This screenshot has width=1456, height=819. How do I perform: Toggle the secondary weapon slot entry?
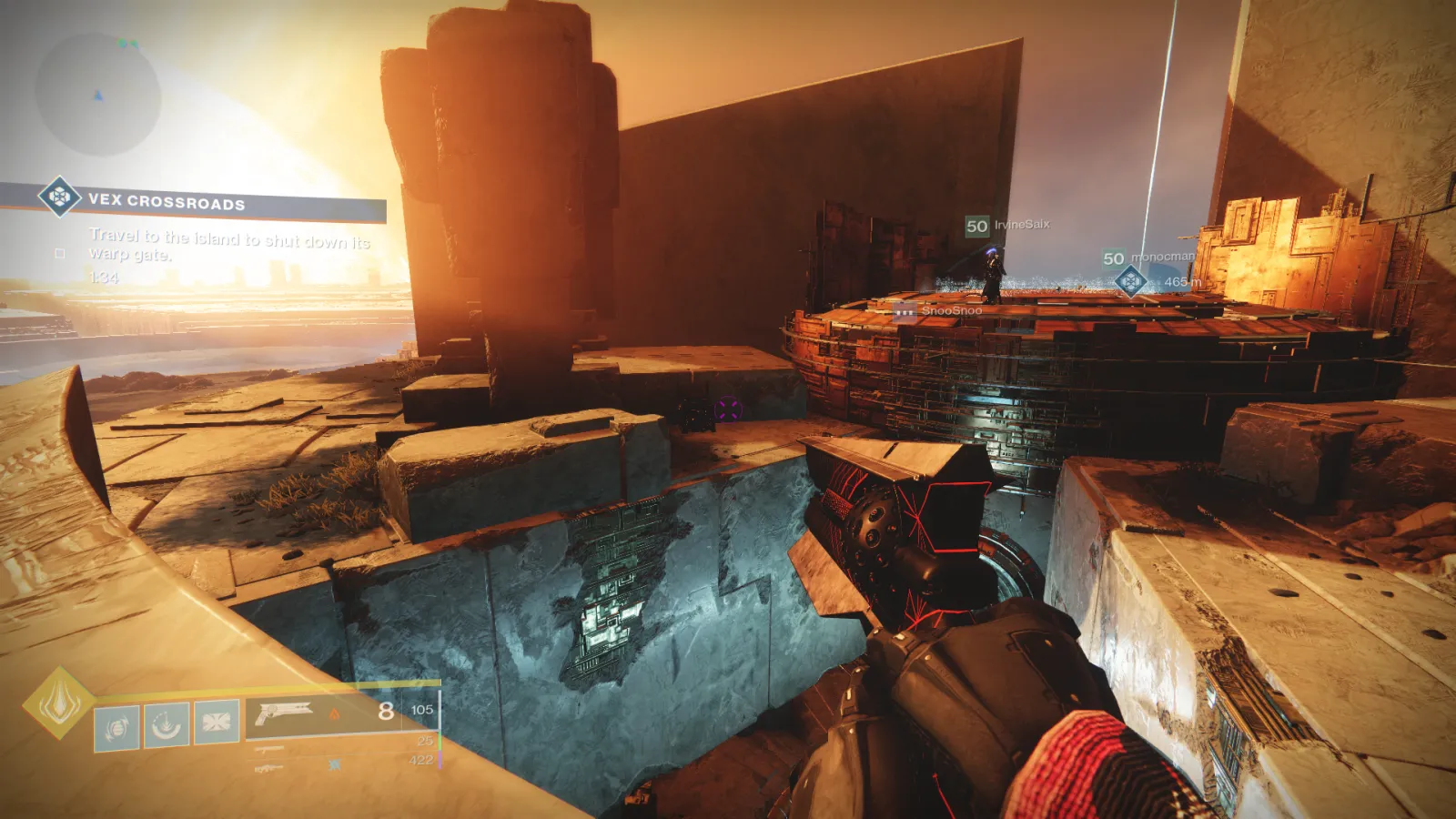(269, 748)
